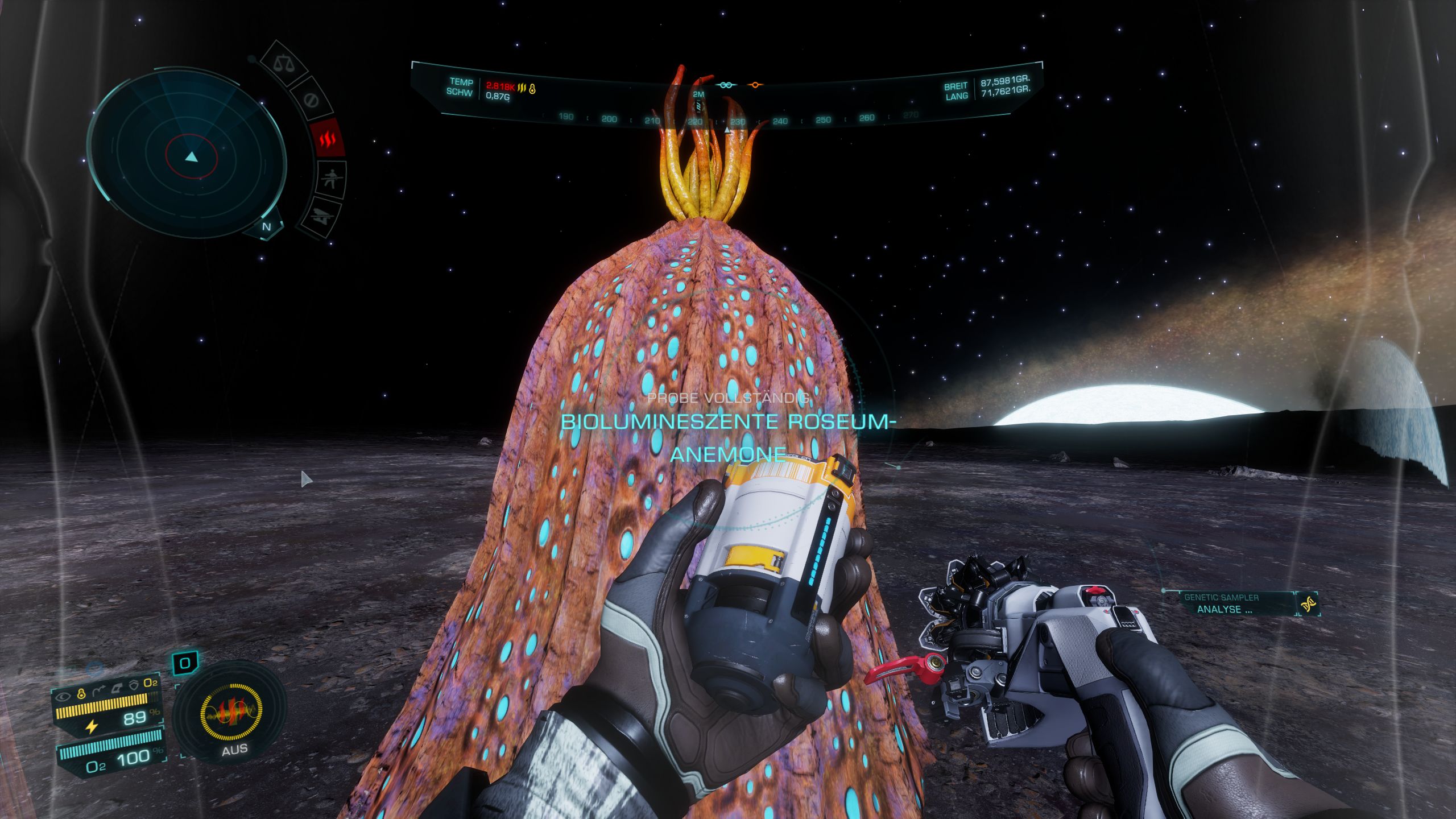The width and height of the screenshot is (1456, 819).
Task: Click the yellow O2 suit status icon
Action: coord(151,682)
